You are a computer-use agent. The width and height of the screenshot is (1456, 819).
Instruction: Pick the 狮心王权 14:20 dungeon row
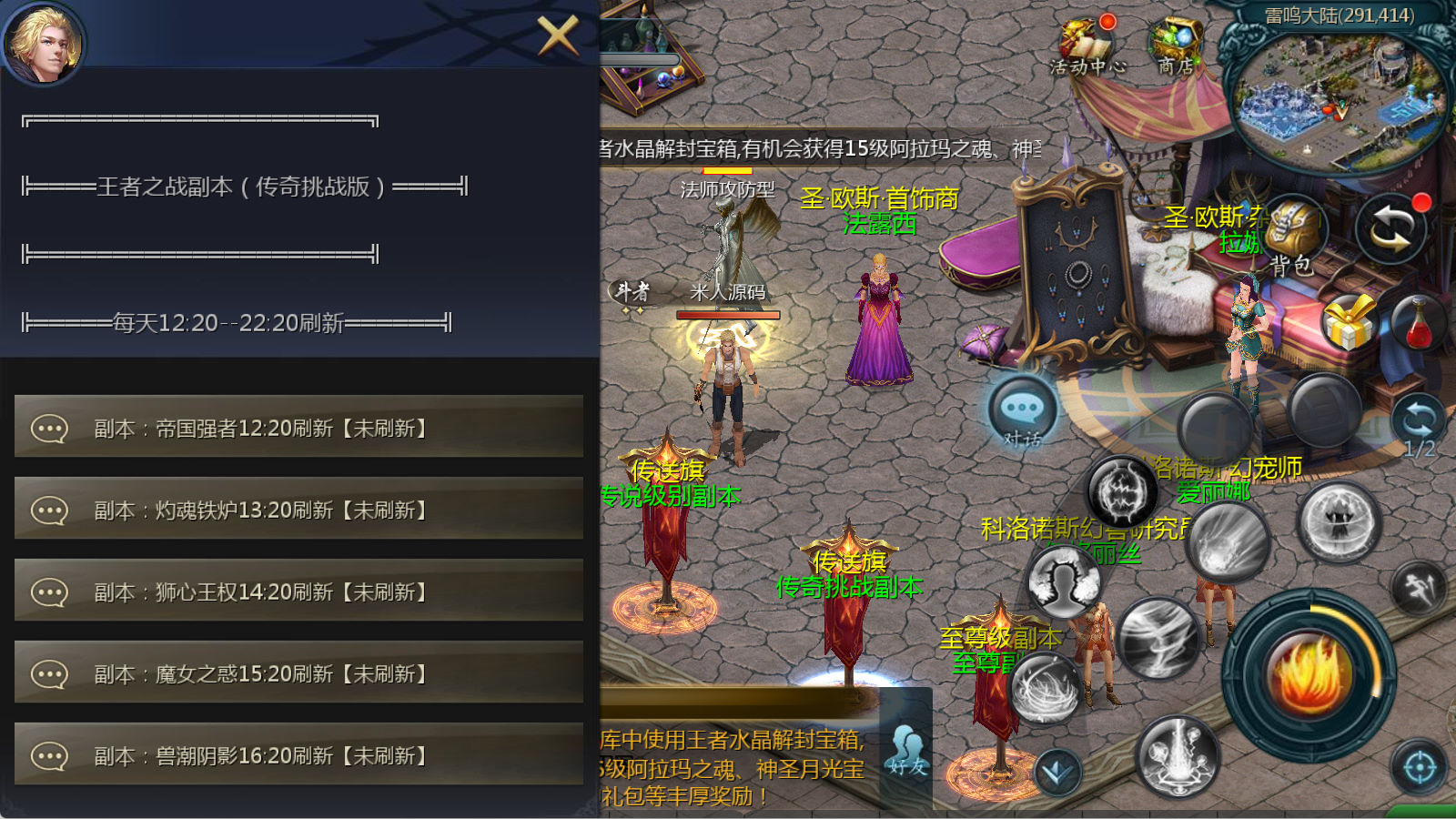tap(298, 591)
